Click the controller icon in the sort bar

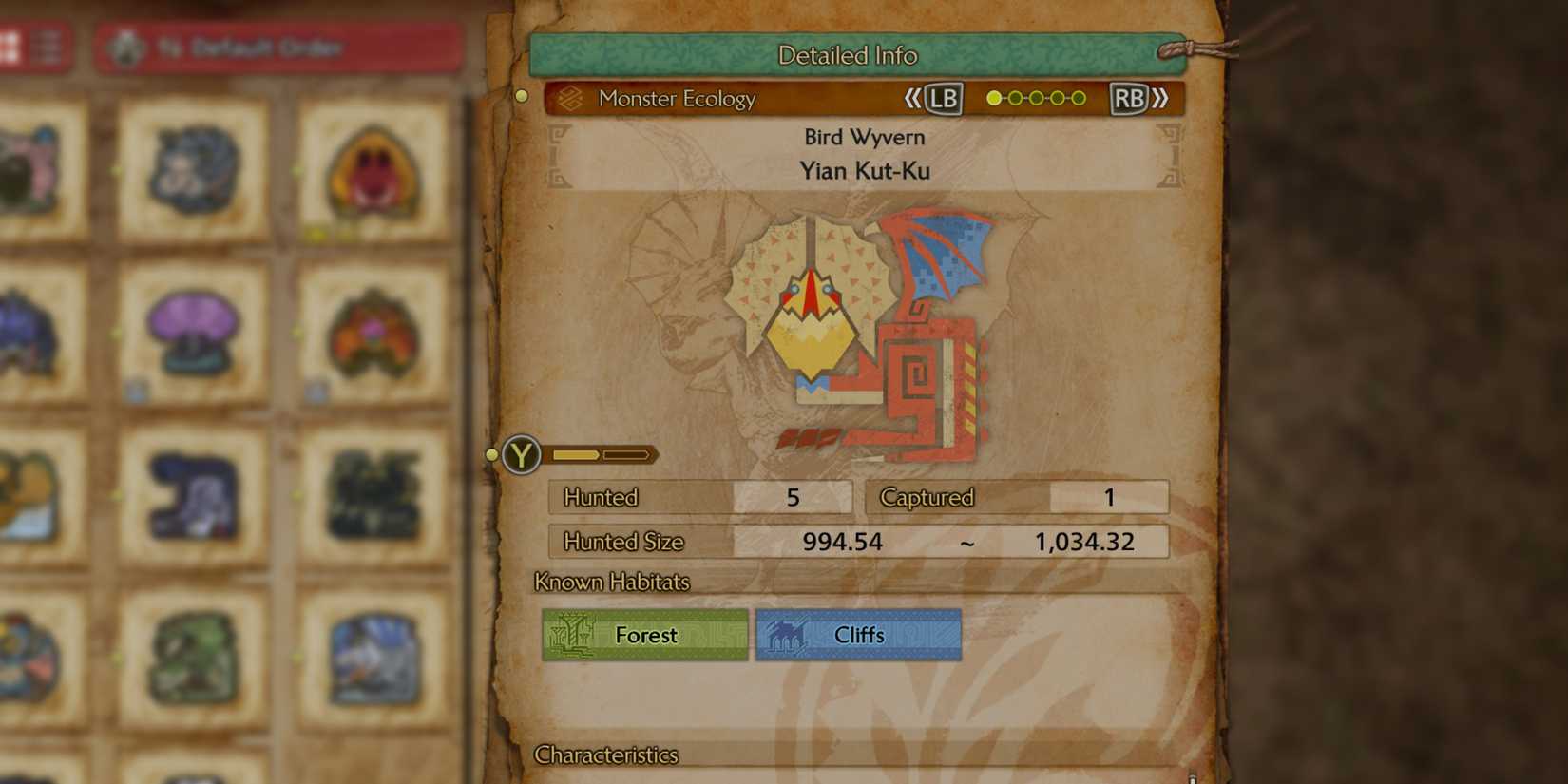pyautogui.click(x=124, y=48)
